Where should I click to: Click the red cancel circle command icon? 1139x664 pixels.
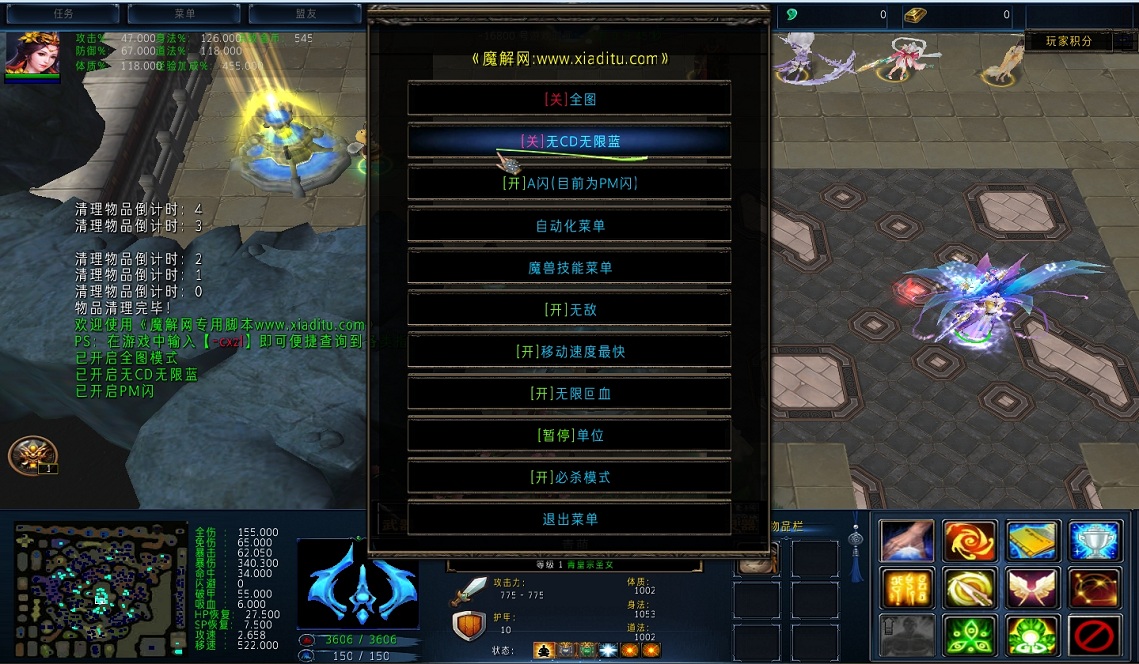tap(1094, 635)
